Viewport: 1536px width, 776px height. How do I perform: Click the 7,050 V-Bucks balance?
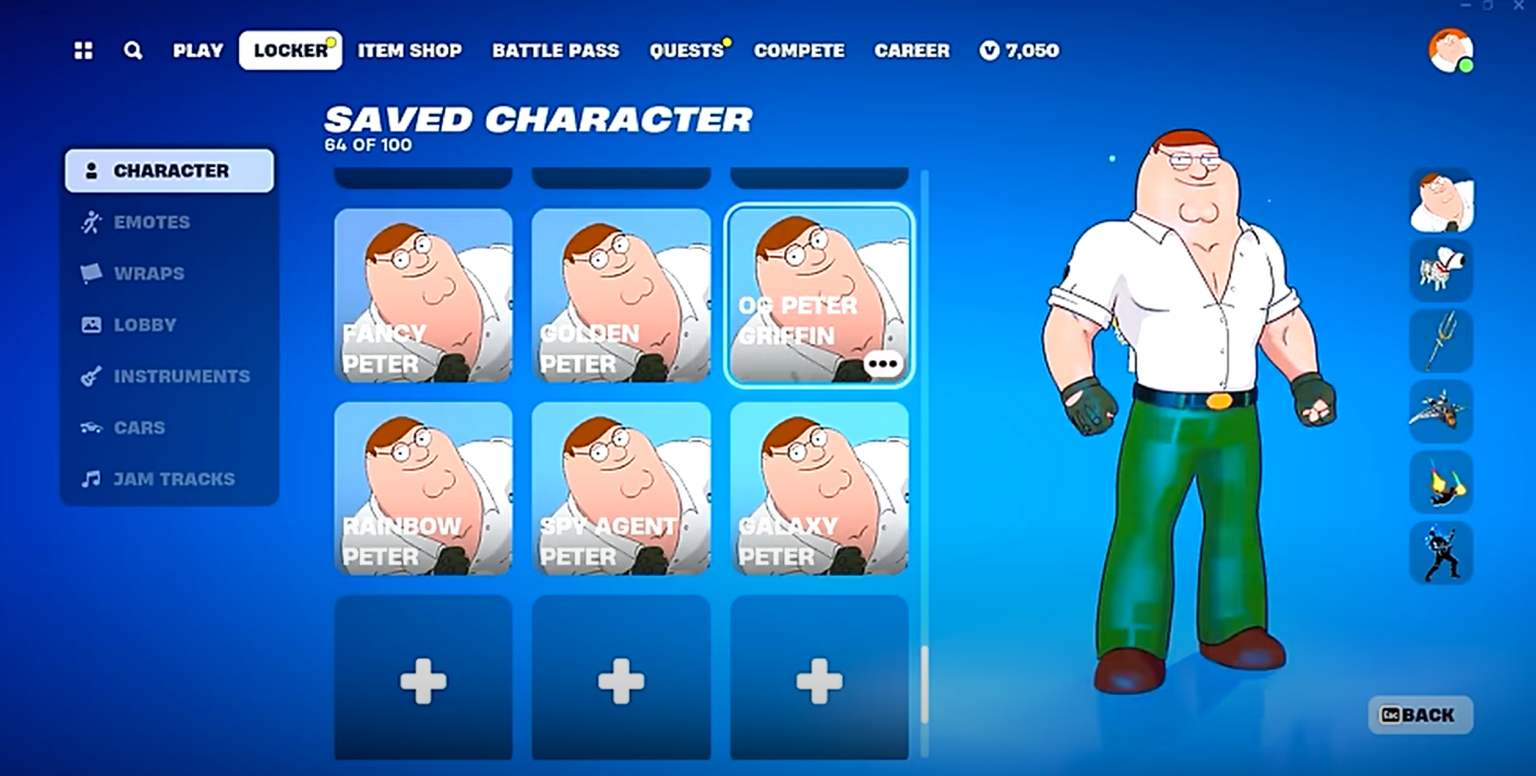pos(1019,50)
